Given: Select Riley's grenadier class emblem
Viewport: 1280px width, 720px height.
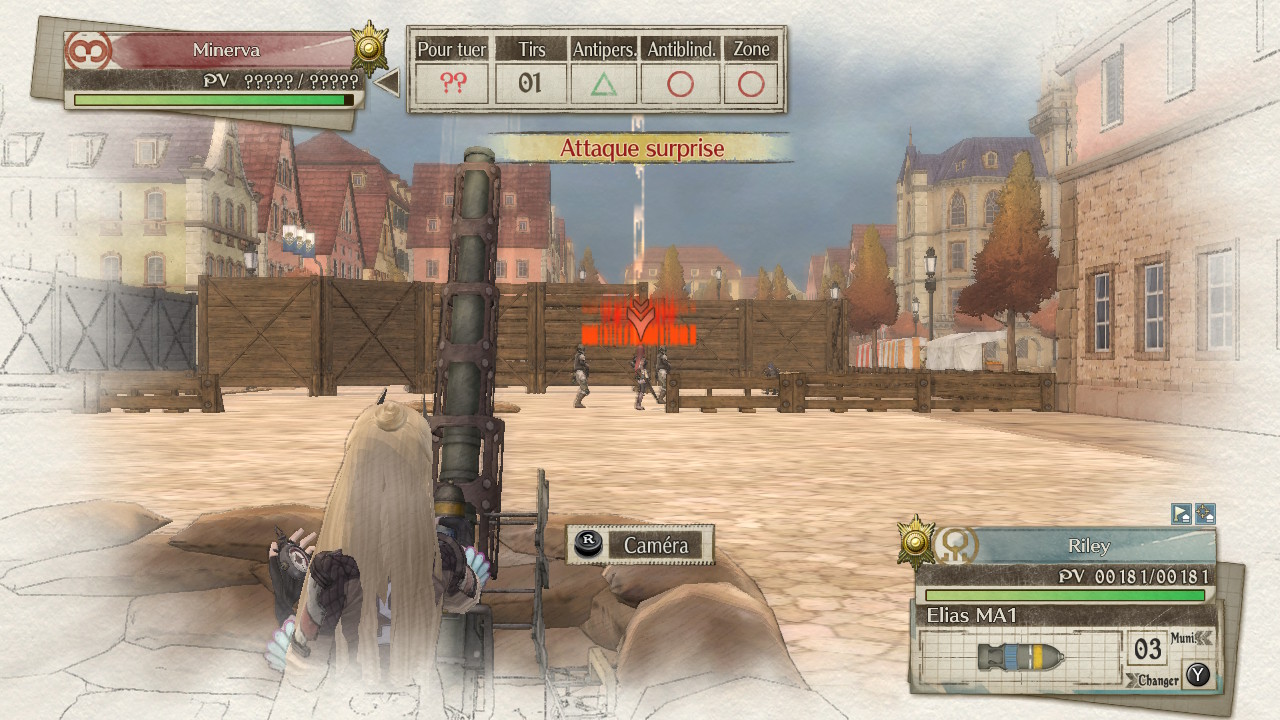Looking at the screenshot, I should 954,546.
